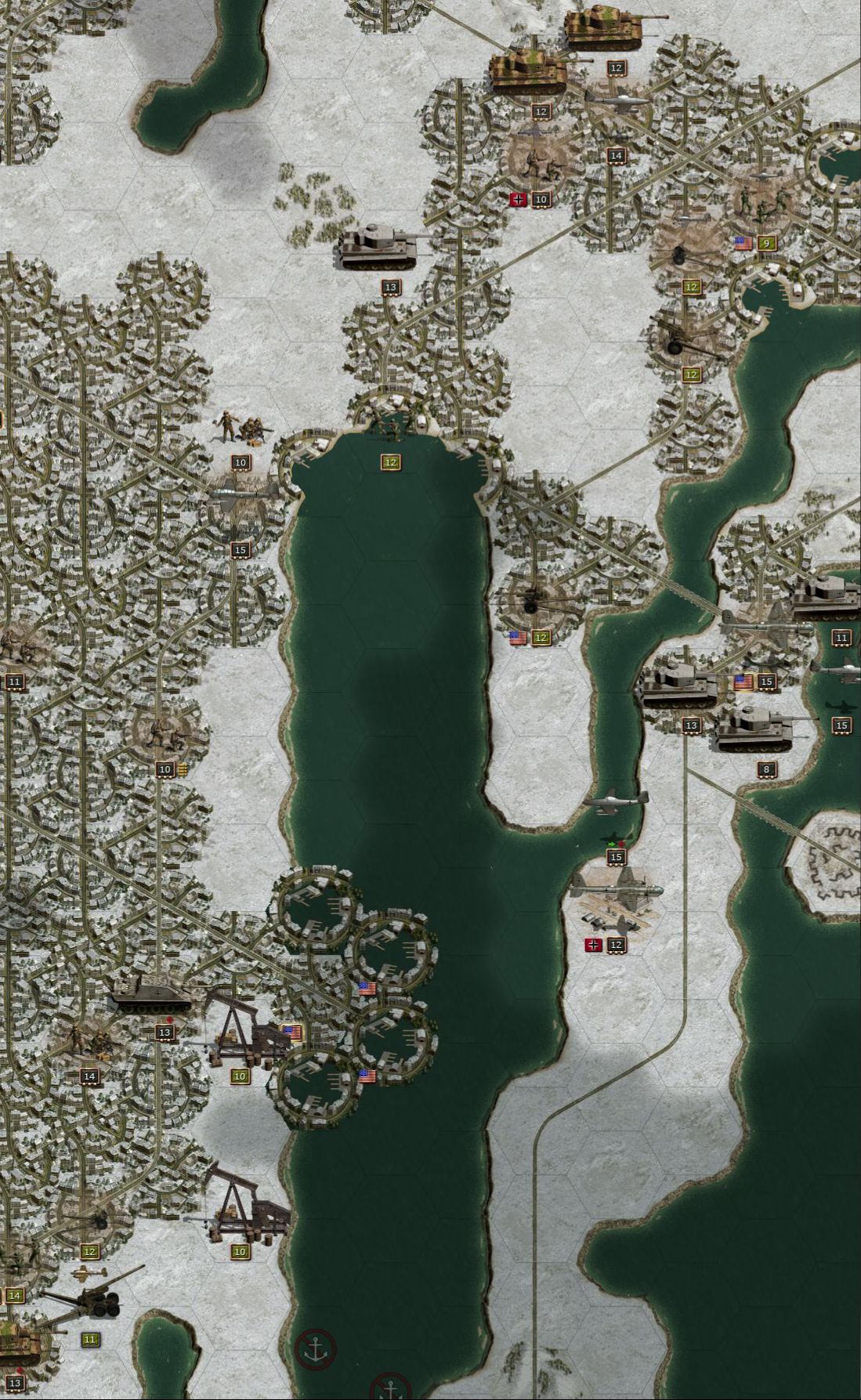Select the fighter plane flying over the river
Viewport: 861px width, 1400px height.
click(x=617, y=802)
